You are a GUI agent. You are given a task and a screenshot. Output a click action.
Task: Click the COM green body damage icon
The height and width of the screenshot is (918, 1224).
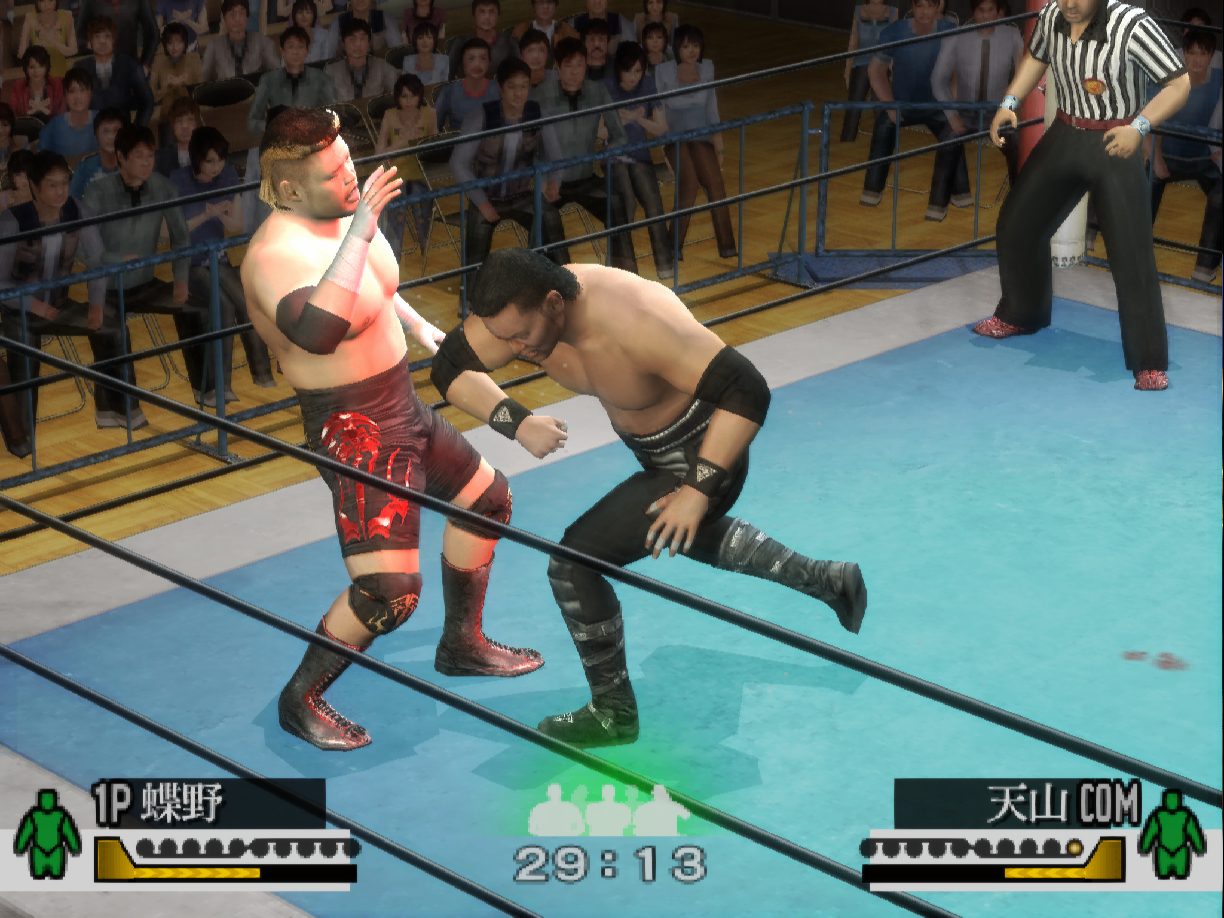point(1171,835)
